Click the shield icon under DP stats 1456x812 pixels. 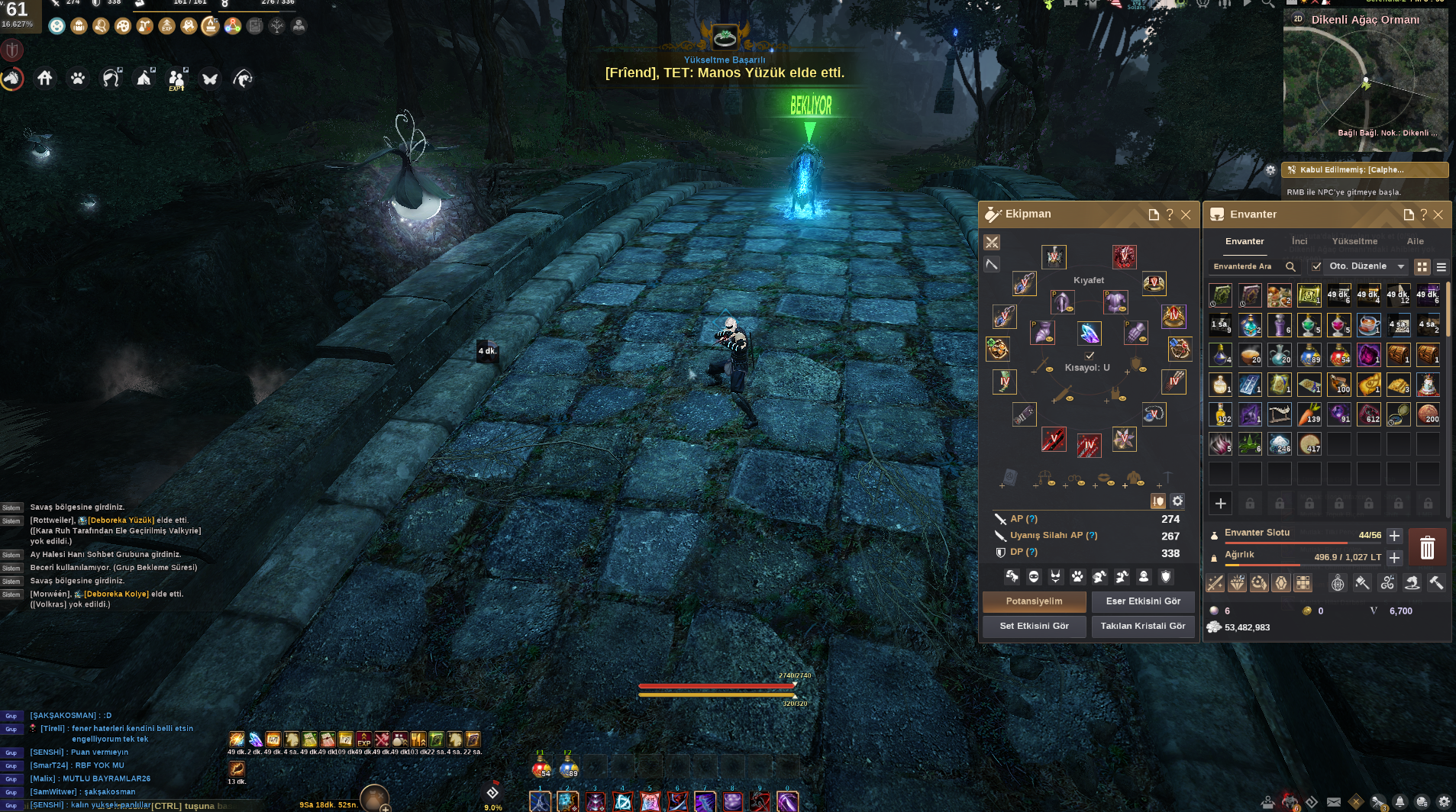click(1165, 577)
